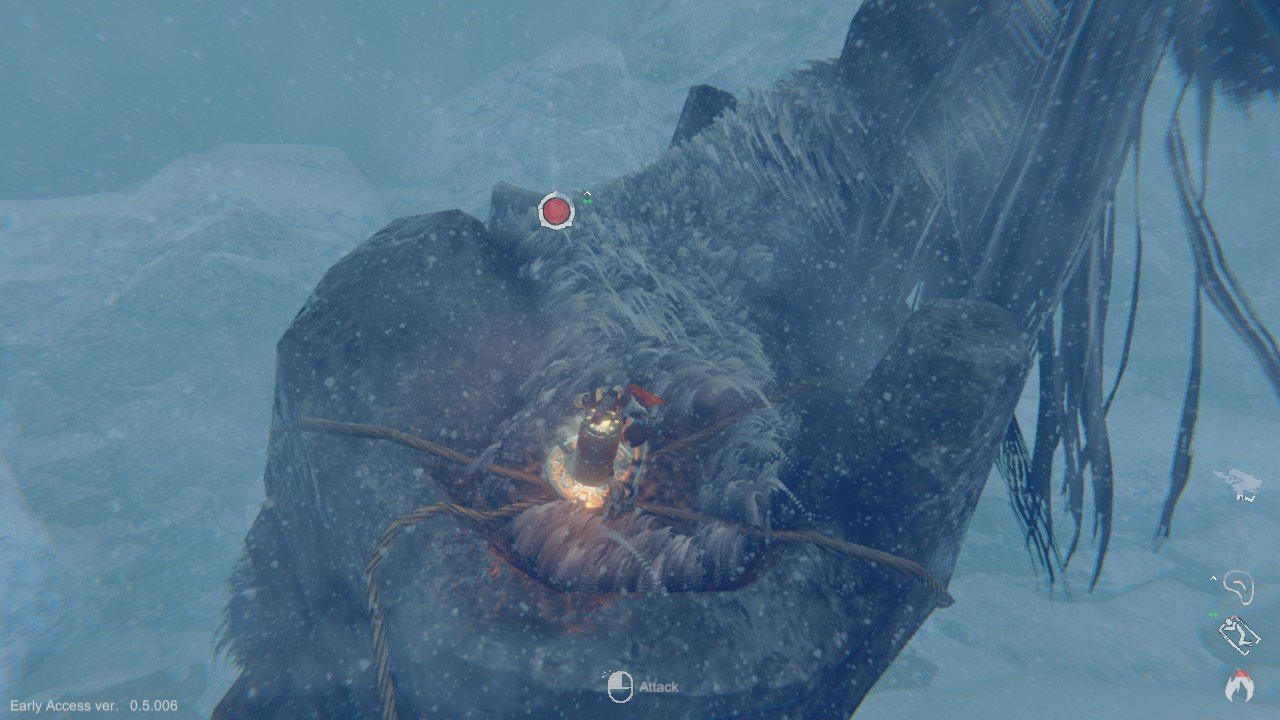Select the red circular target marker
1280x720 pixels.
tap(556, 211)
